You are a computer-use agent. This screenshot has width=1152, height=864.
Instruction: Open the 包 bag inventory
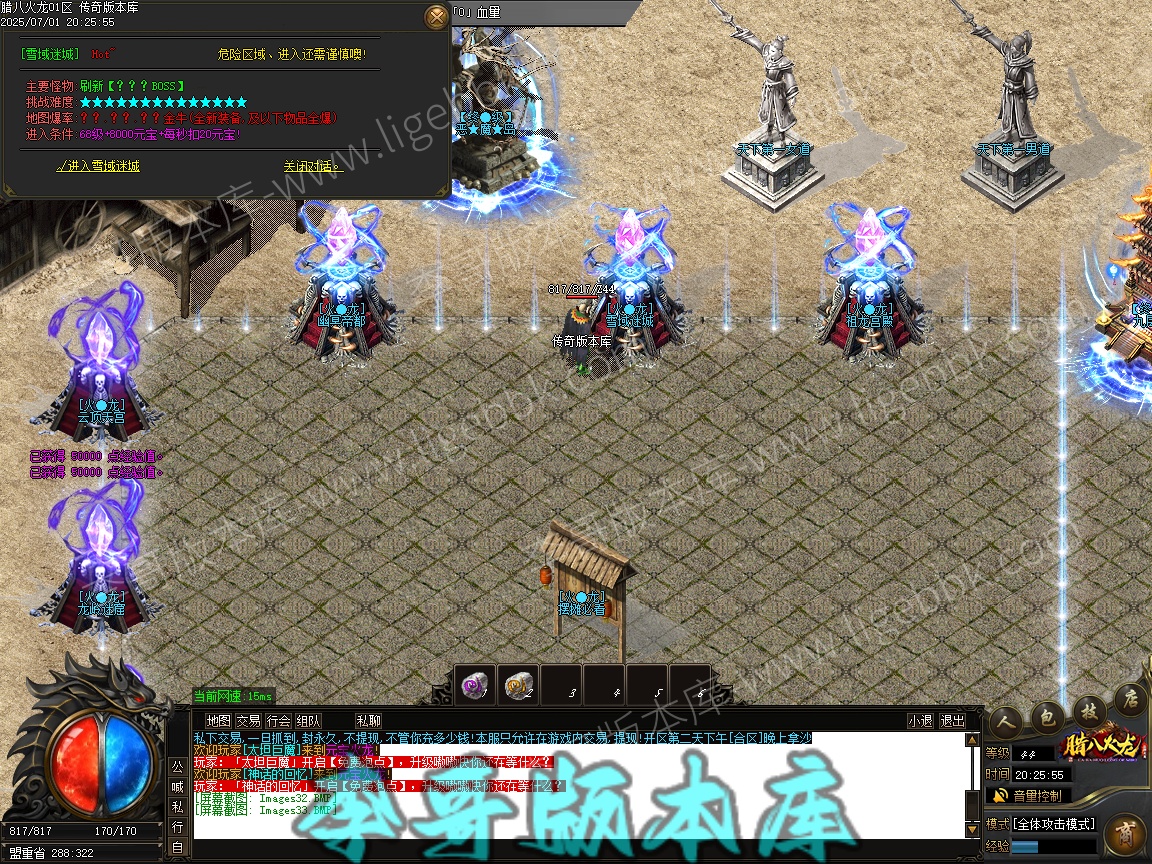coord(1046,715)
